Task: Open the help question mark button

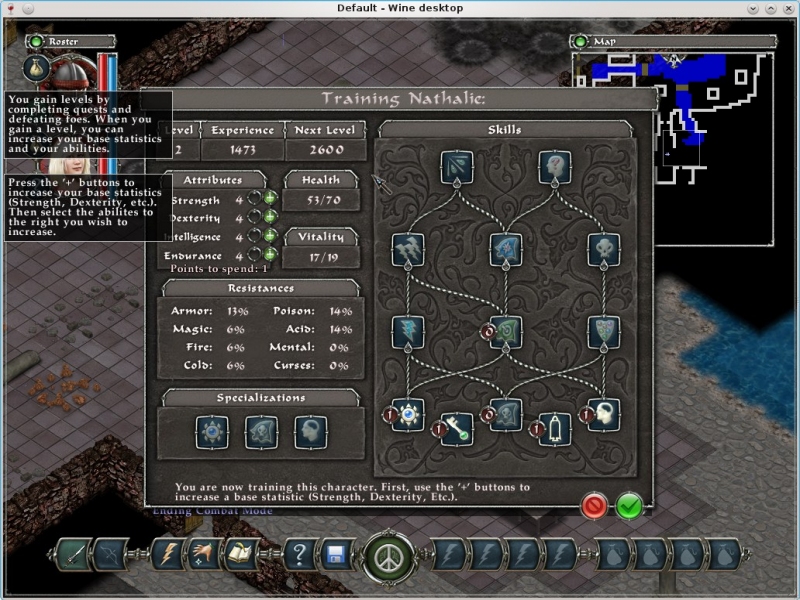Action: click(x=301, y=554)
